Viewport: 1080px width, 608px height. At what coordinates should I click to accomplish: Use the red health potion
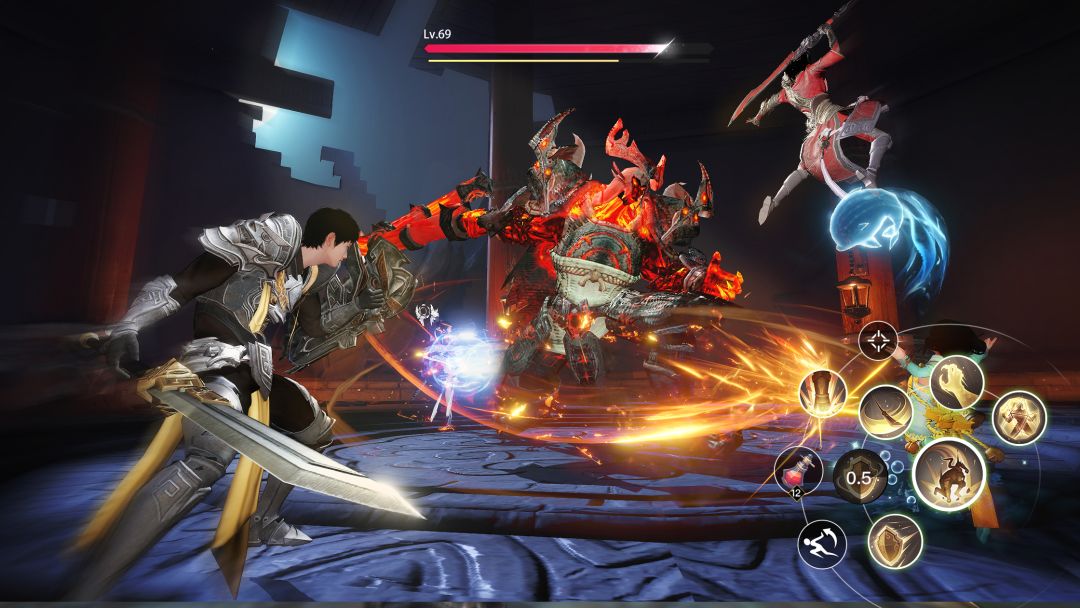tap(799, 470)
